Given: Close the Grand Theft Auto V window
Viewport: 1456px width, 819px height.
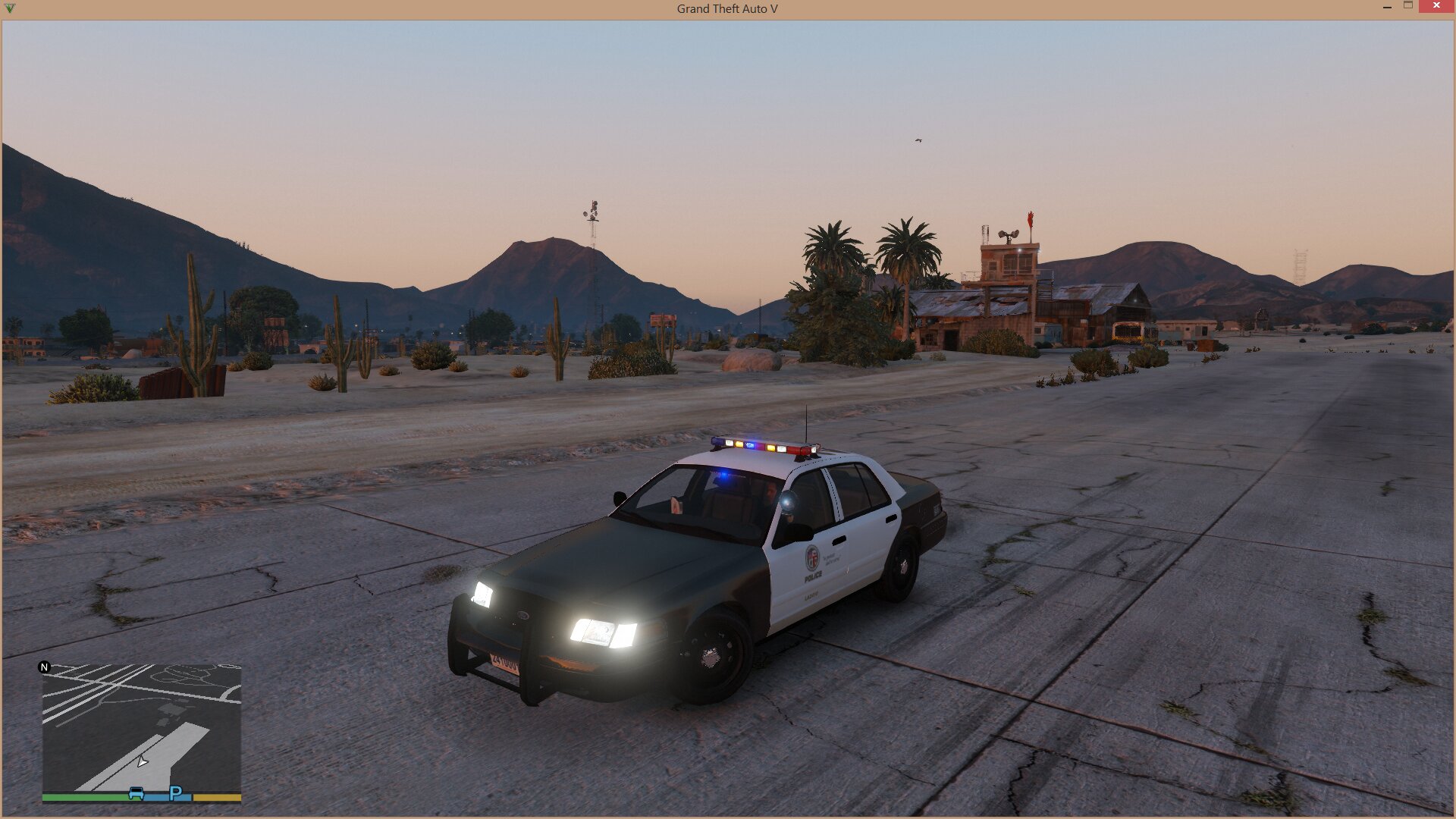Looking at the screenshot, I should coord(1436,6).
